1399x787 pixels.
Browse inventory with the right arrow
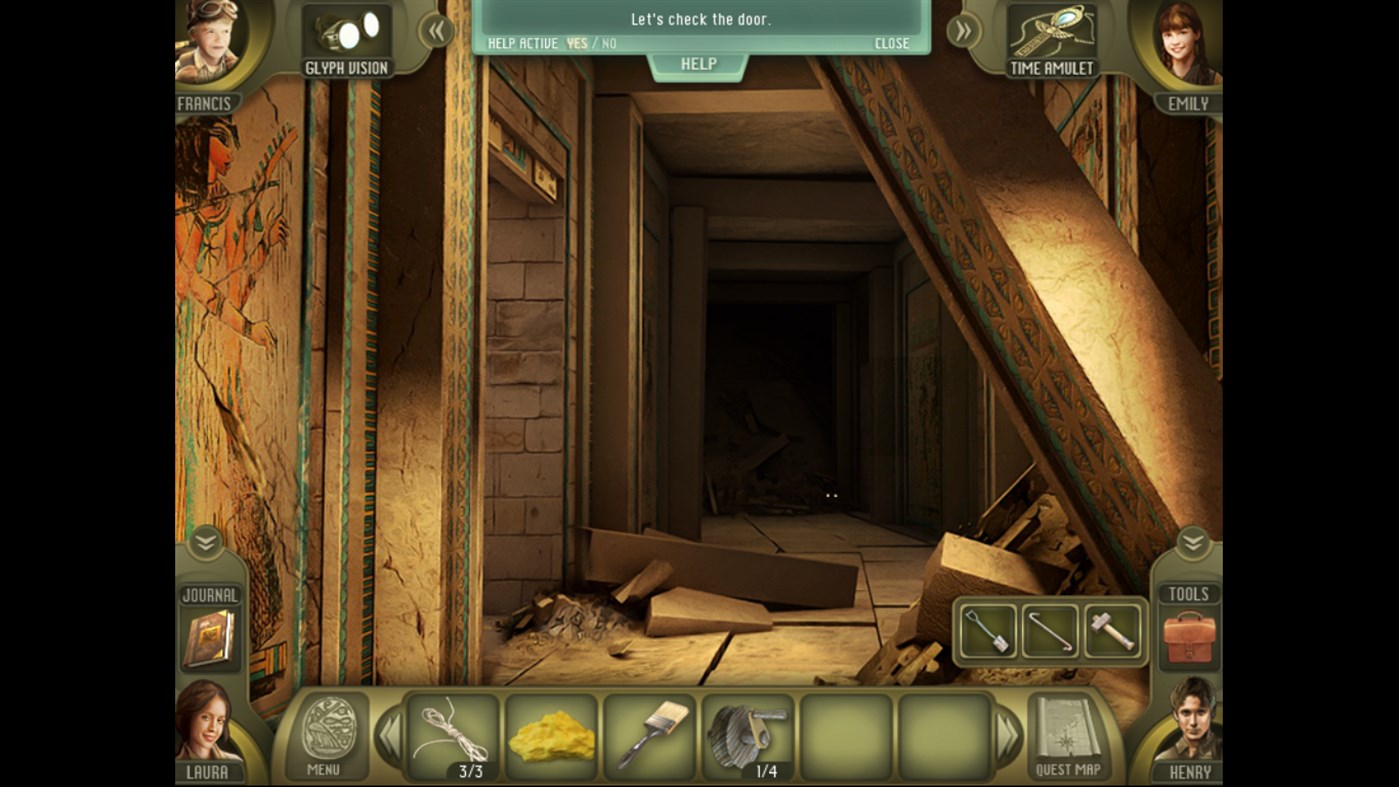click(x=1008, y=735)
